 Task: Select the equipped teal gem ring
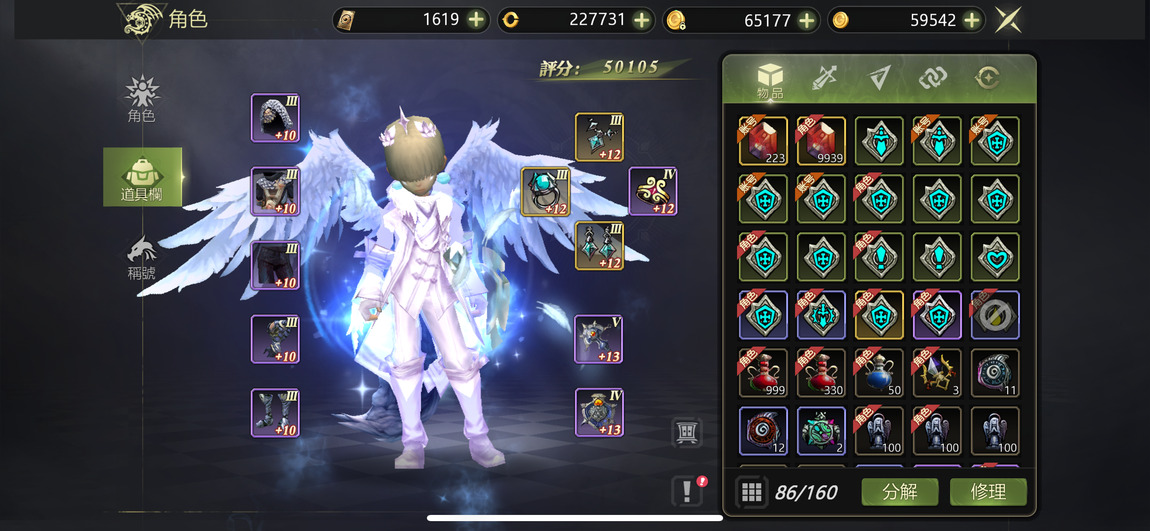click(x=545, y=192)
